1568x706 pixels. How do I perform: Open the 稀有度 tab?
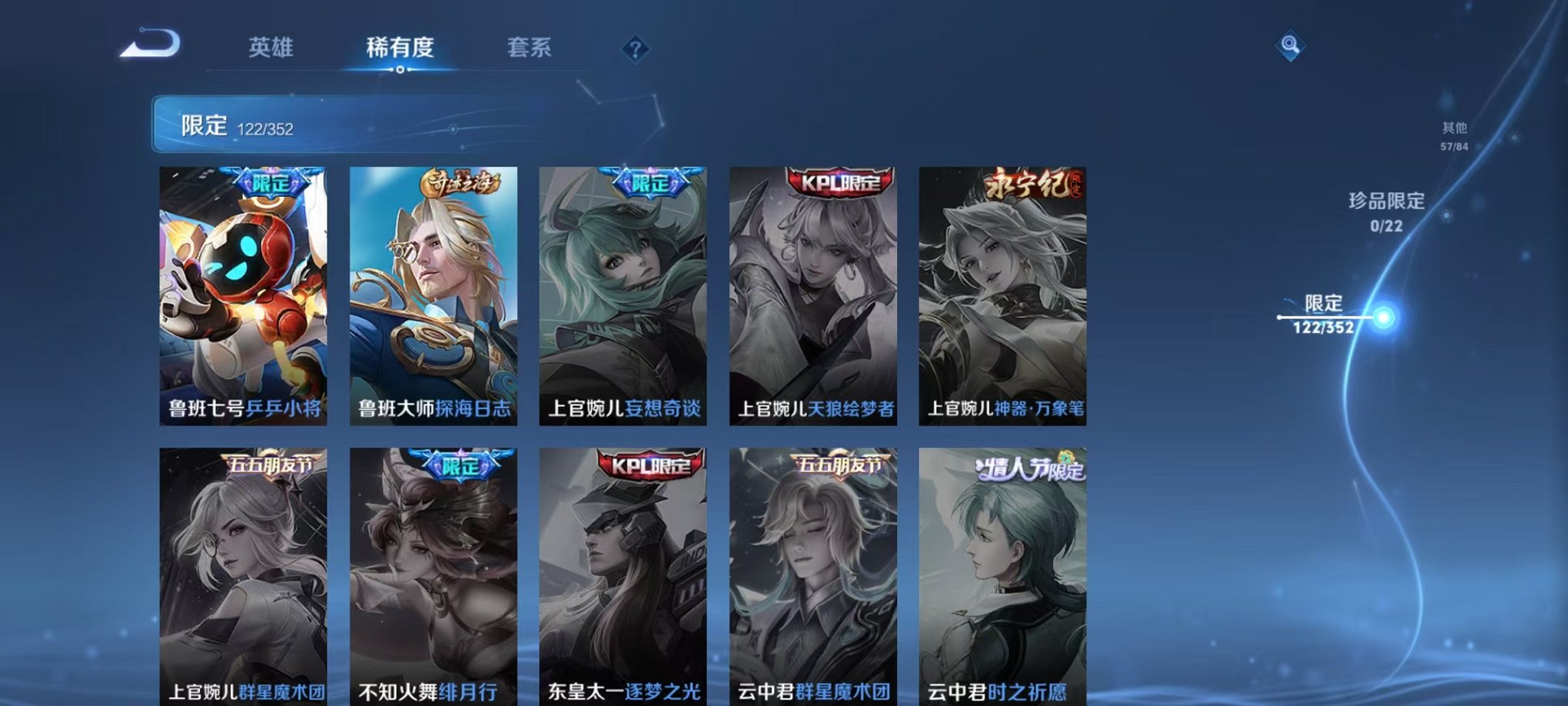pos(400,48)
